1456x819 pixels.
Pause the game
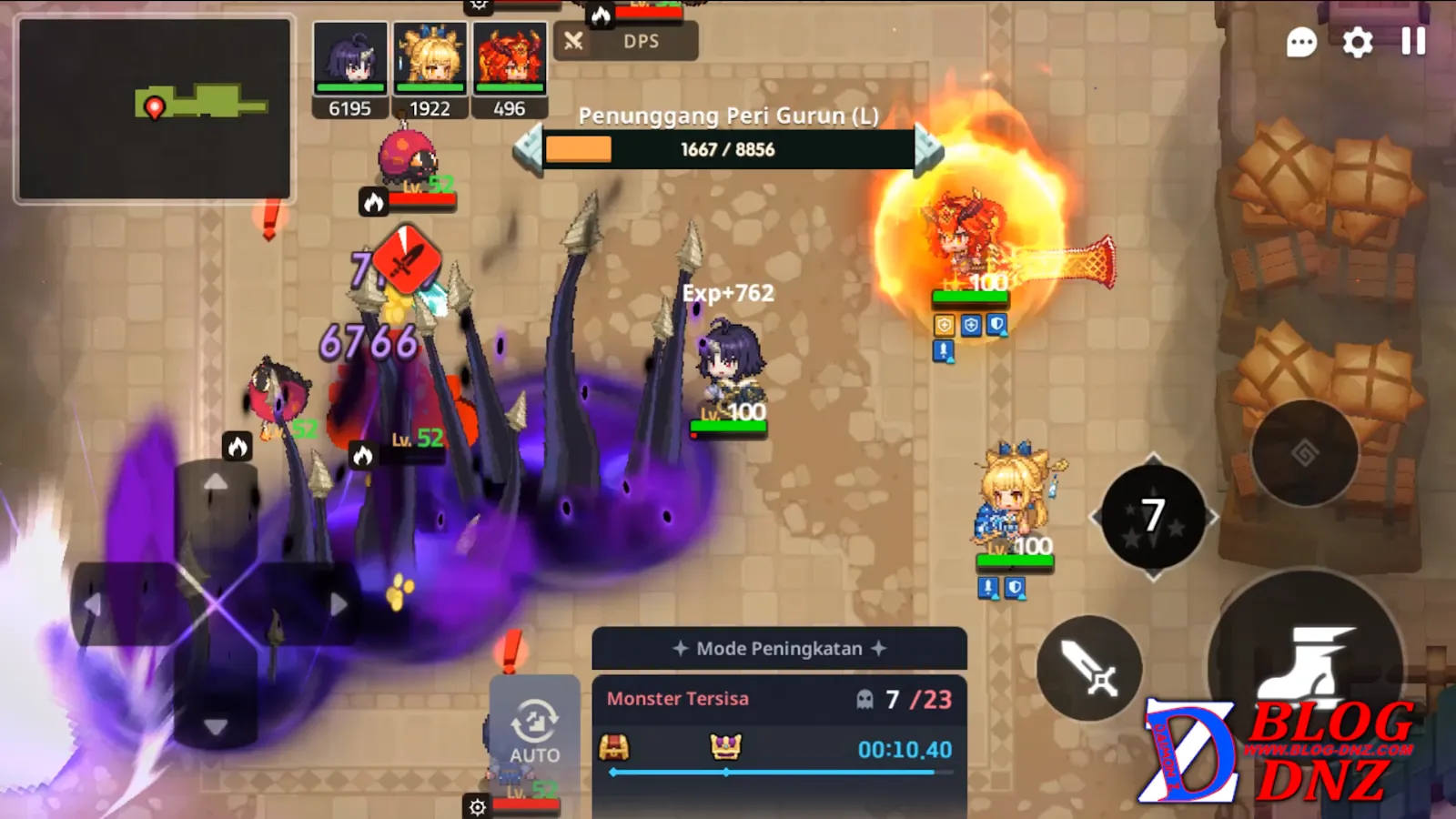pos(1413,41)
